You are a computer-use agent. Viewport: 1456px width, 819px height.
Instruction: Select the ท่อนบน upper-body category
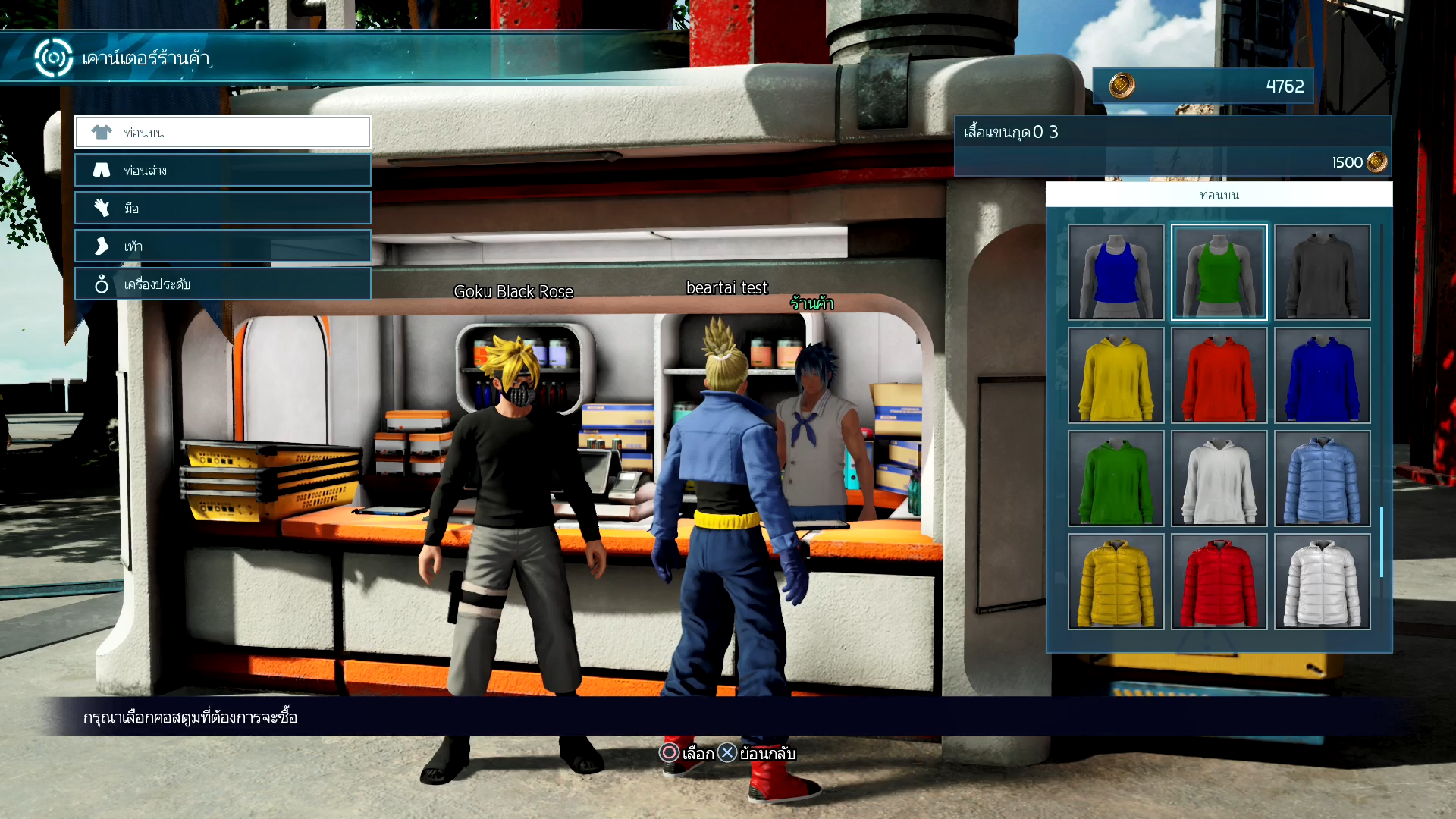(222, 132)
